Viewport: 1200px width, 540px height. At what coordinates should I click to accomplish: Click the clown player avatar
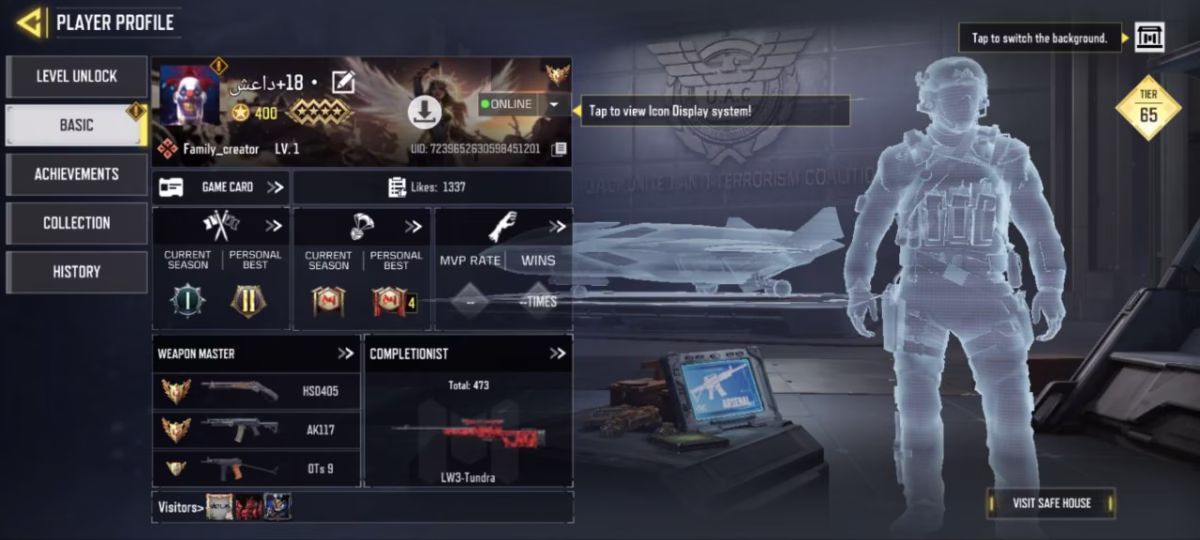[x=190, y=96]
